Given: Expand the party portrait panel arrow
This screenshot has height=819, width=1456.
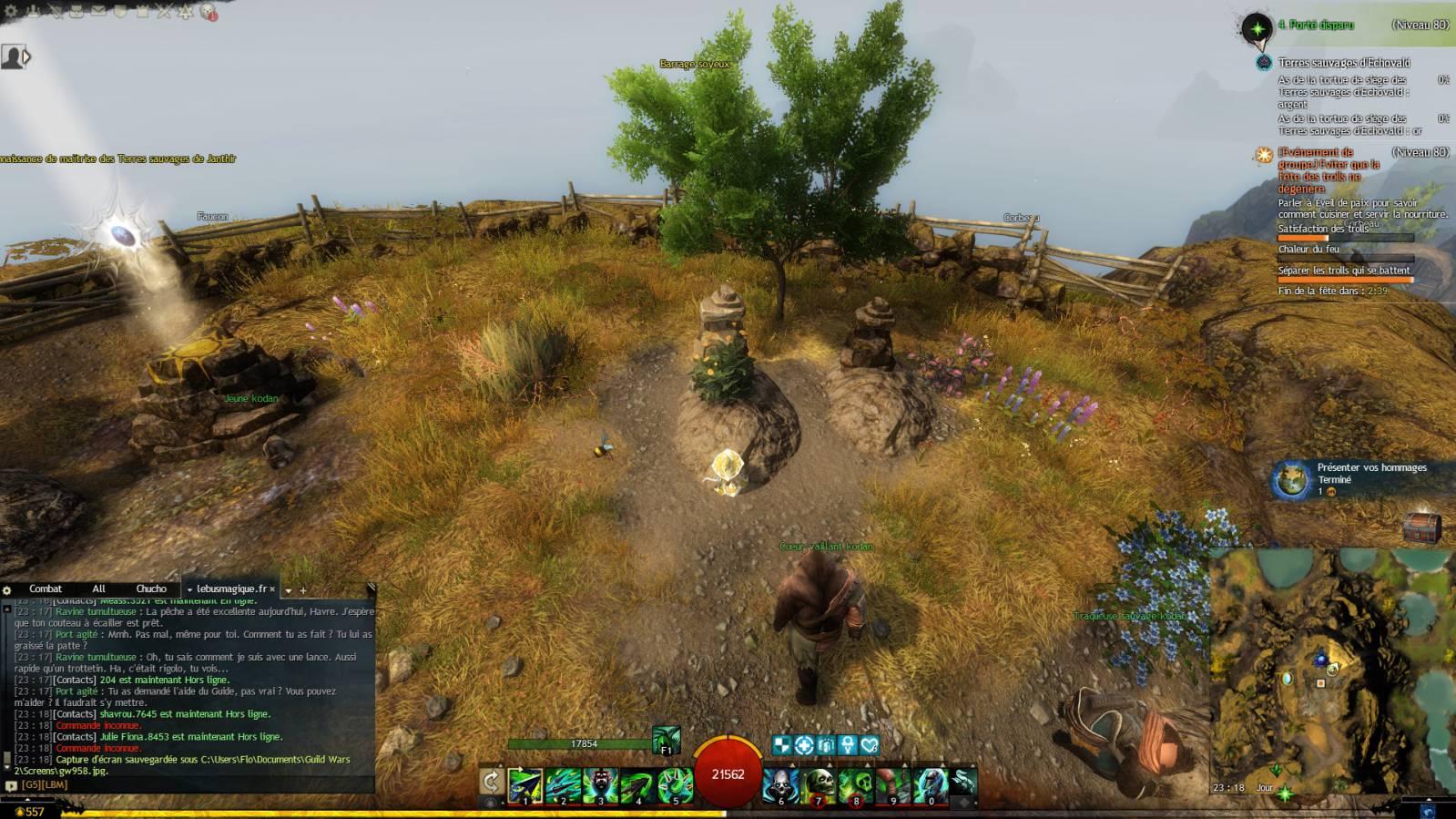Looking at the screenshot, I should [26, 56].
